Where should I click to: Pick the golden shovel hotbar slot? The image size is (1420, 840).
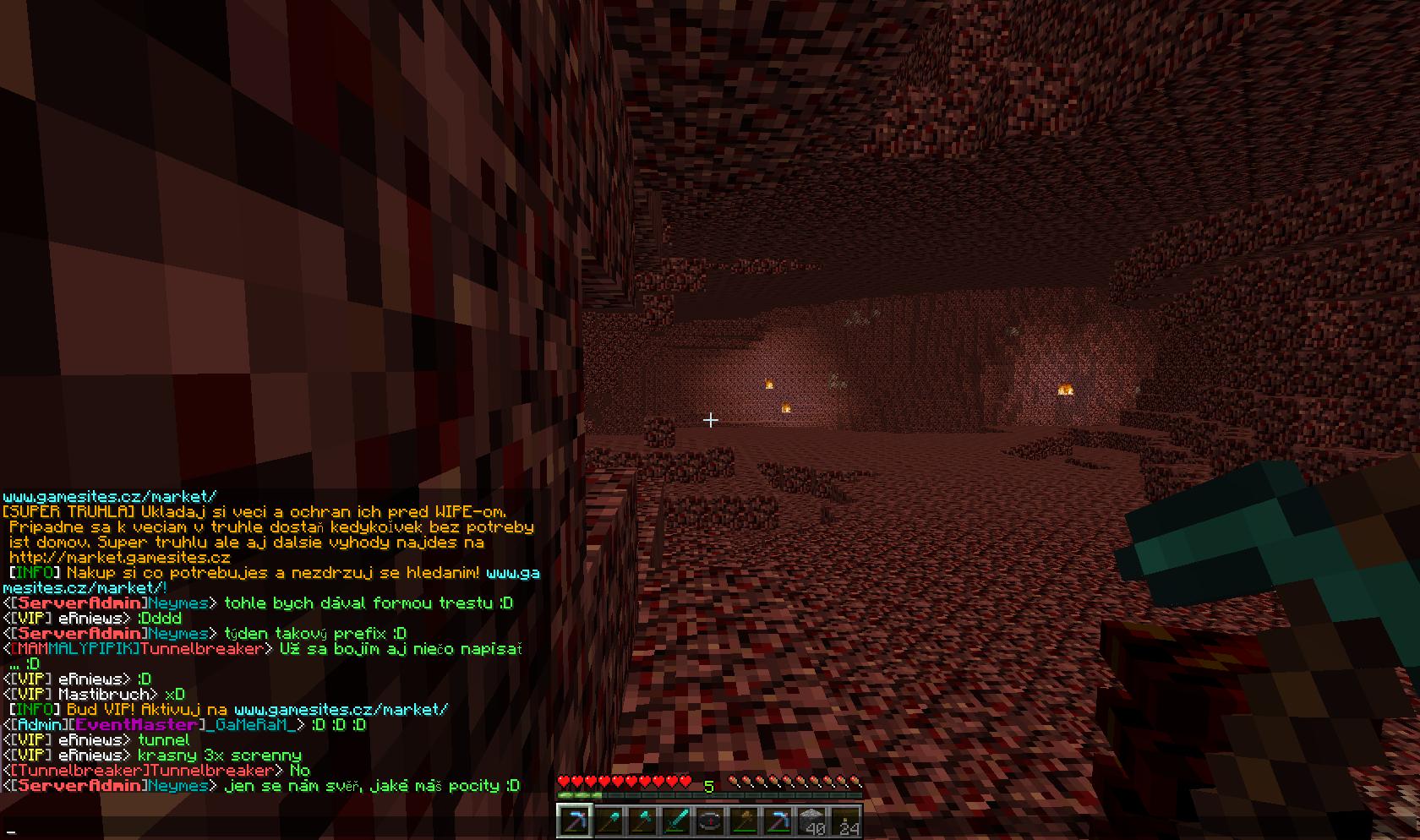[744, 821]
